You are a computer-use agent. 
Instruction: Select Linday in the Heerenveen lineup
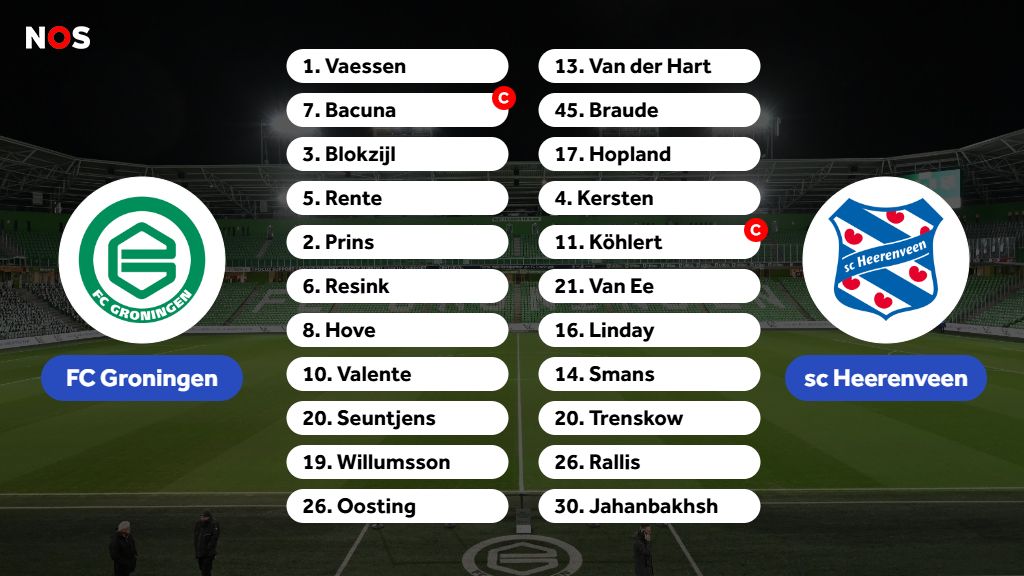649,330
